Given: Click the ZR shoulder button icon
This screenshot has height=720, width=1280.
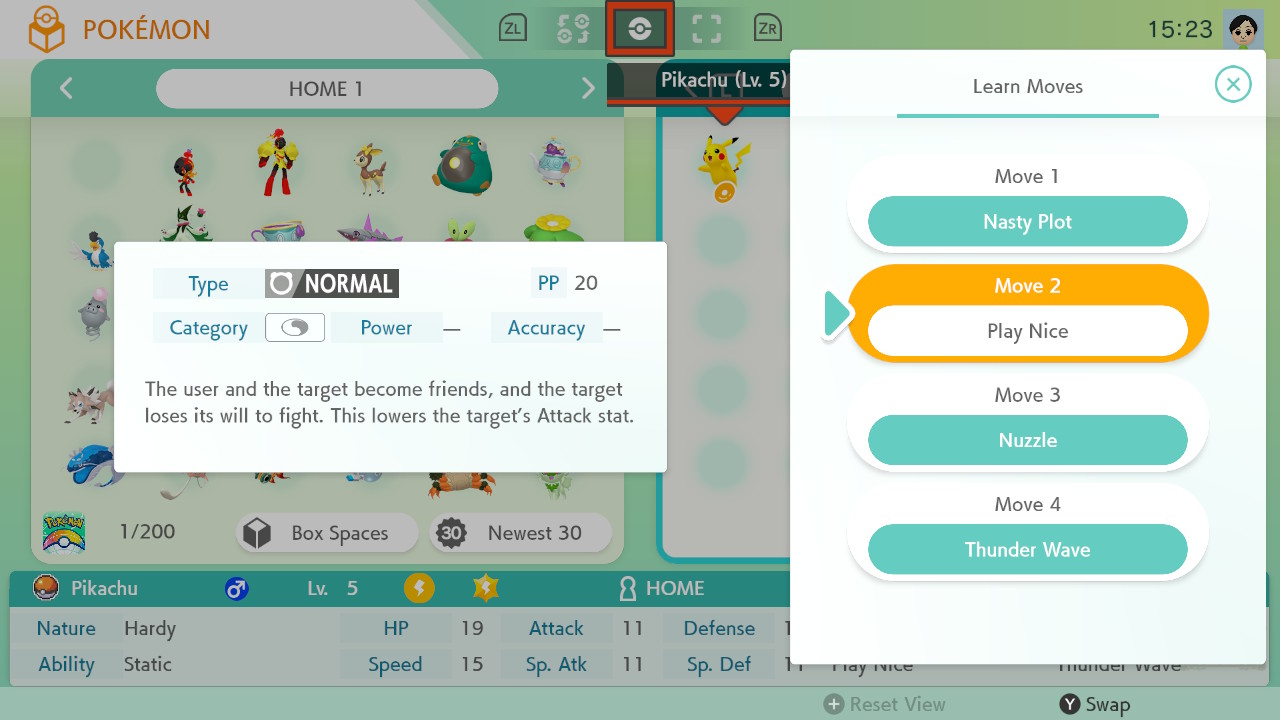Looking at the screenshot, I should (767, 28).
